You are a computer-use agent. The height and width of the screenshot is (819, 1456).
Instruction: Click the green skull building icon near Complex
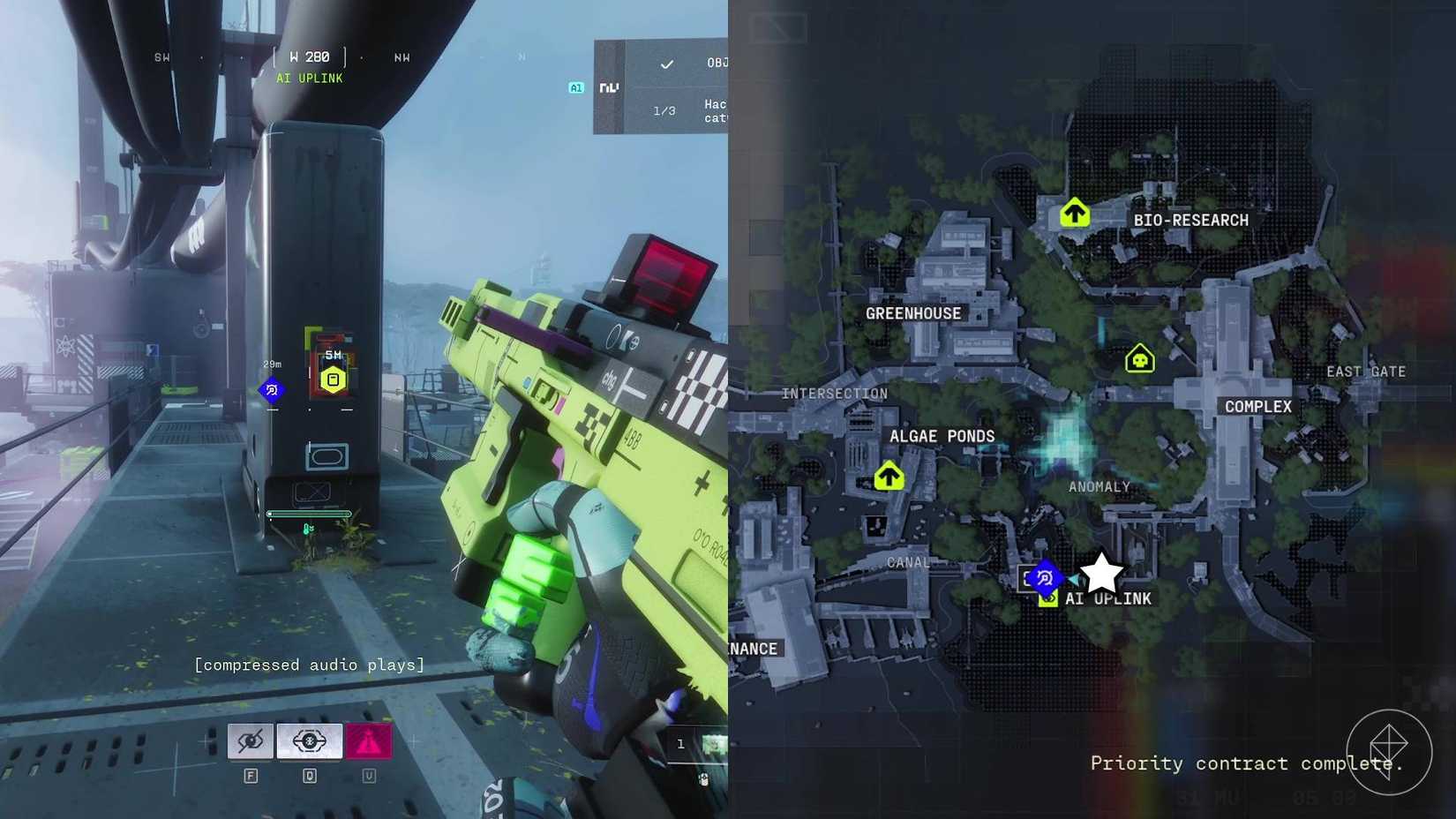point(1138,359)
